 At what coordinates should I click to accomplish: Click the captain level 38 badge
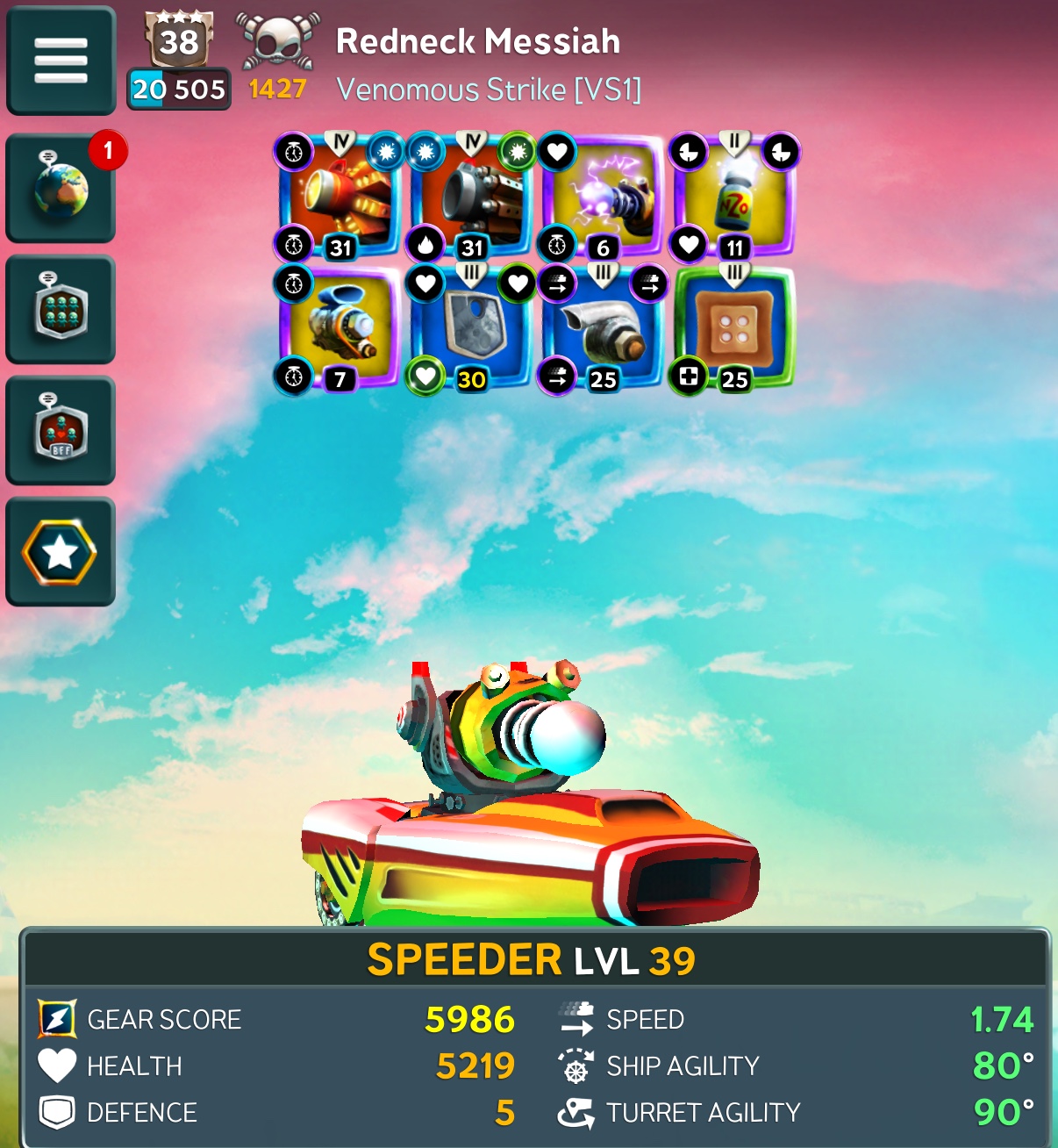coord(179,40)
